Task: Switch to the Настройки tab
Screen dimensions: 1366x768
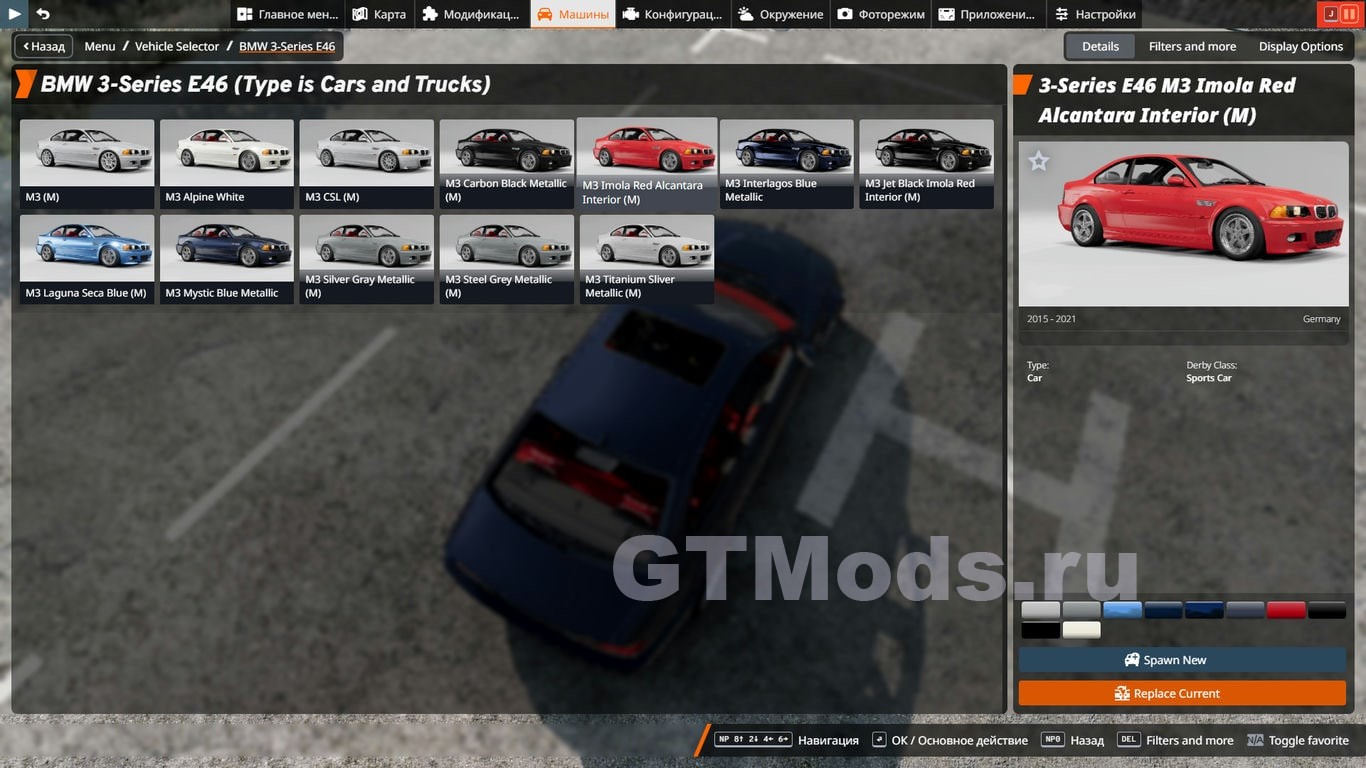Action: tap(1094, 14)
